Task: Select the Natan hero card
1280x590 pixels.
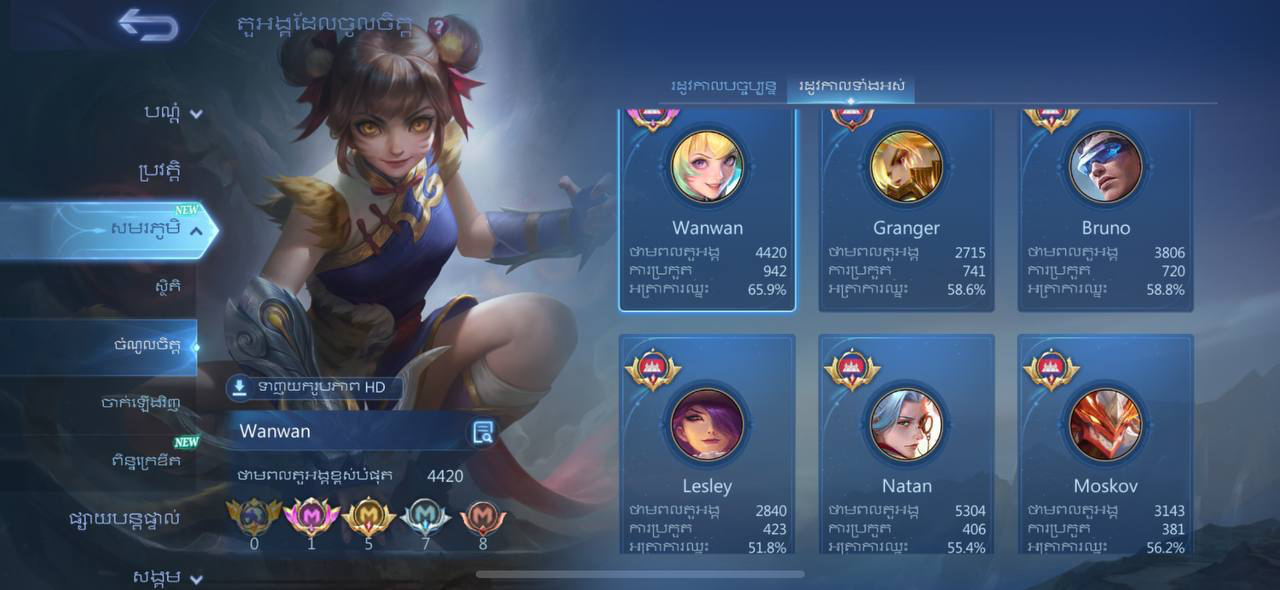Action: [906, 443]
